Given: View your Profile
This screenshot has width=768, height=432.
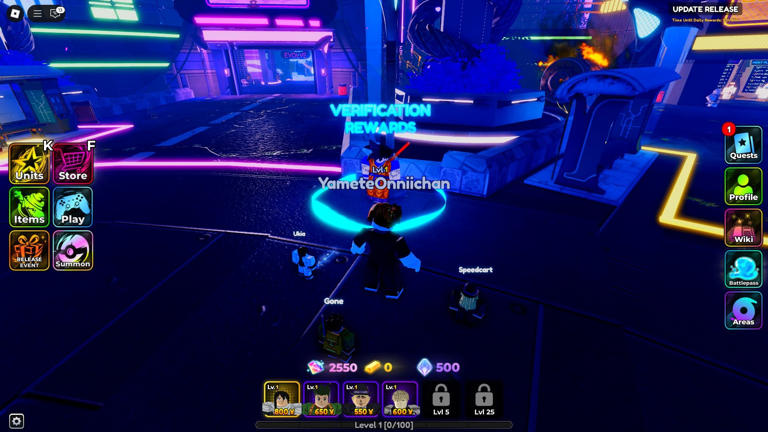Looking at the screenshot, I should 743,187.
